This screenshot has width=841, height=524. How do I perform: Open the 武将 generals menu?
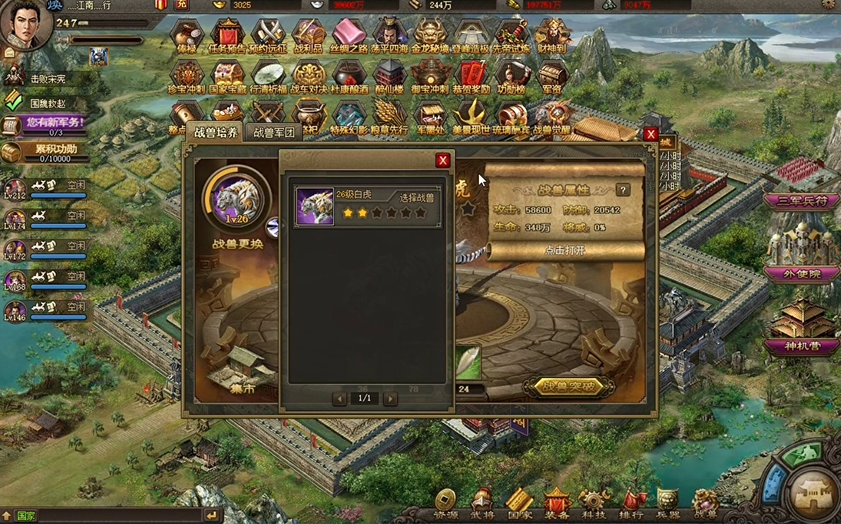tap(482, 502)
